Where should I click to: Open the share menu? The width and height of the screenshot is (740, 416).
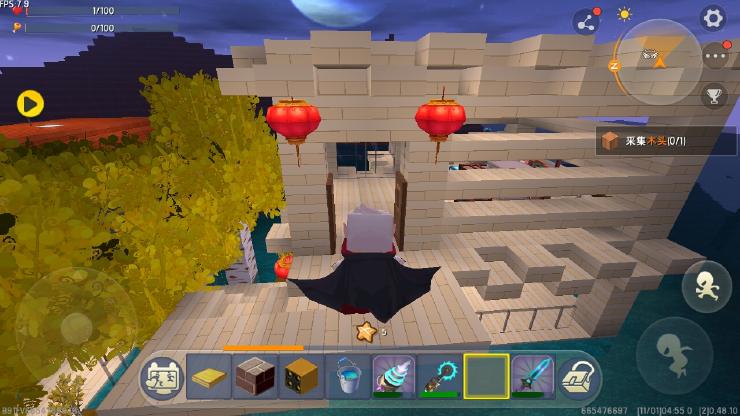(584, 21)
